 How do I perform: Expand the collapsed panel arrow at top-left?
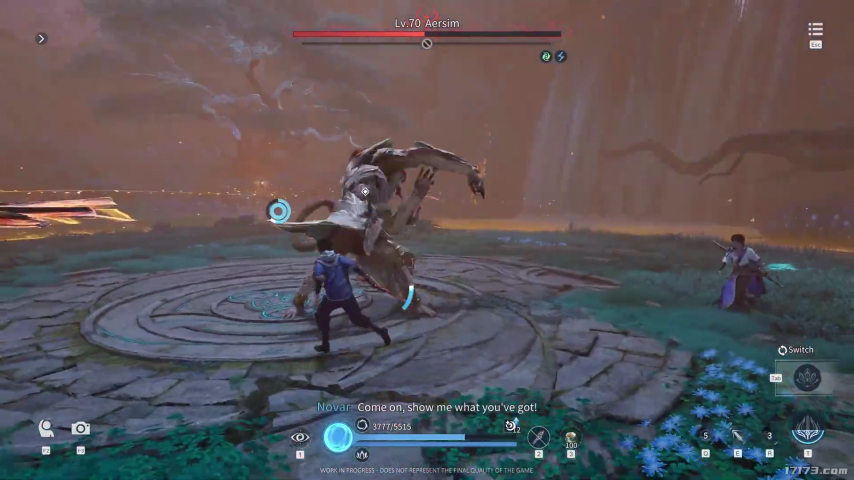41,39
